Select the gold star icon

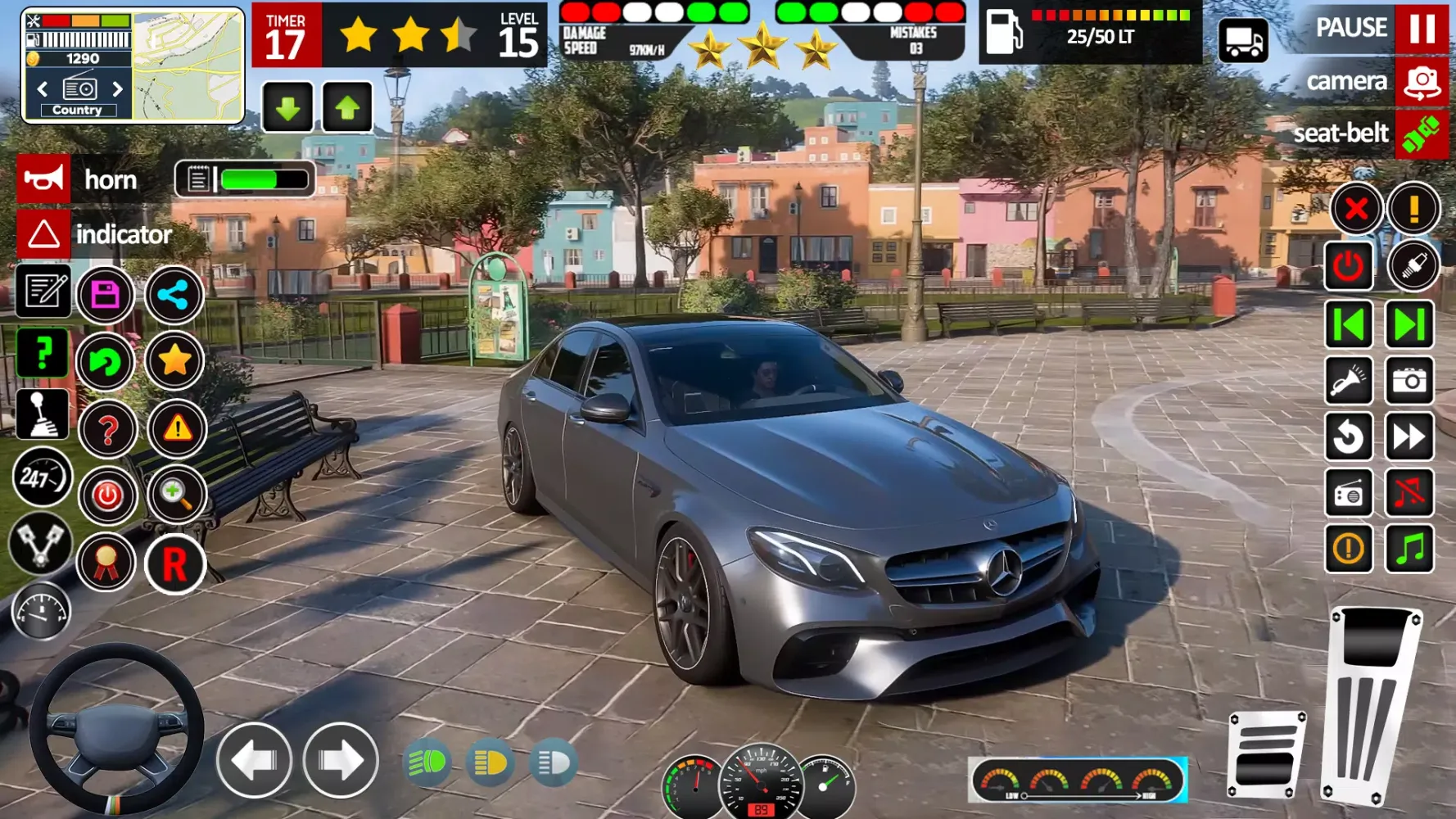click(174, 360)
